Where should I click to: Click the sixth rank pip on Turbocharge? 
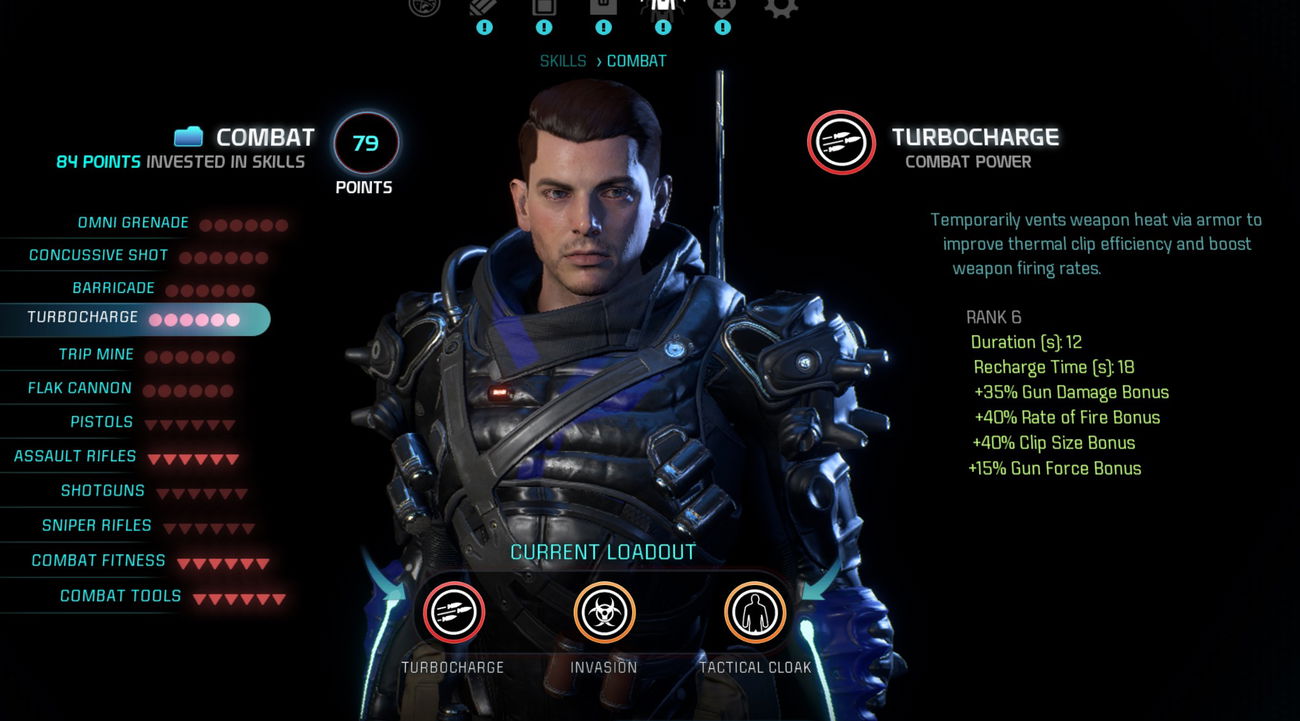coord(234,319)
